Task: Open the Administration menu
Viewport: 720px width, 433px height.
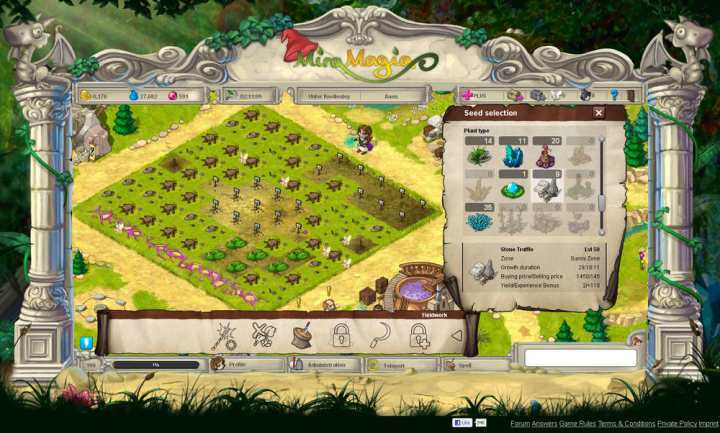Action: 320,365
